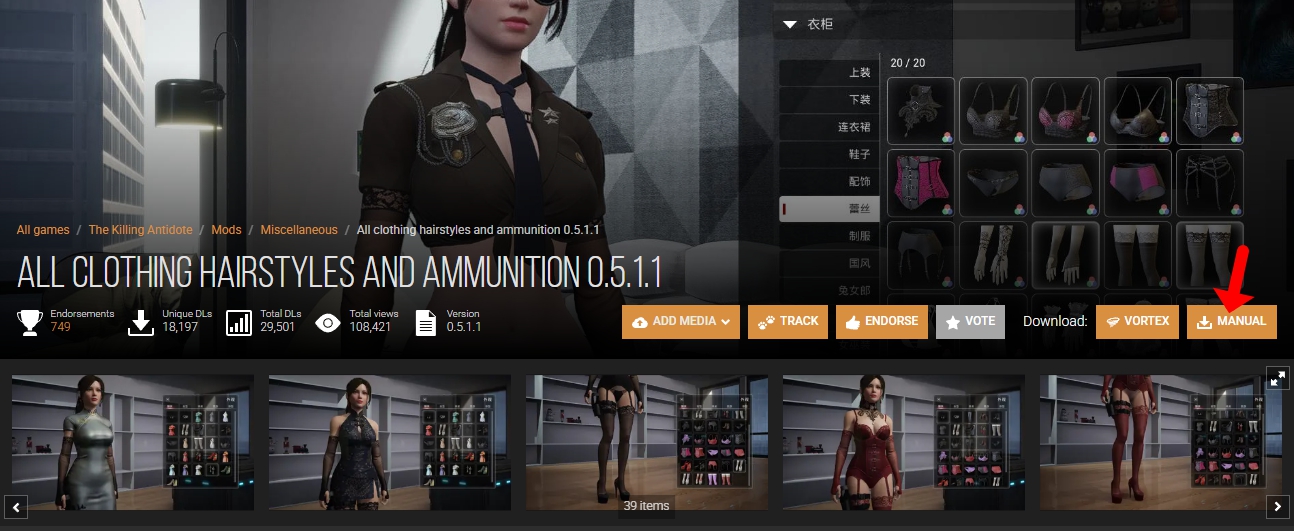Viewport: 1294px width, 531px height.
Task: Open The Killing Antidote breadcrumb link
Action: [139, 230]
